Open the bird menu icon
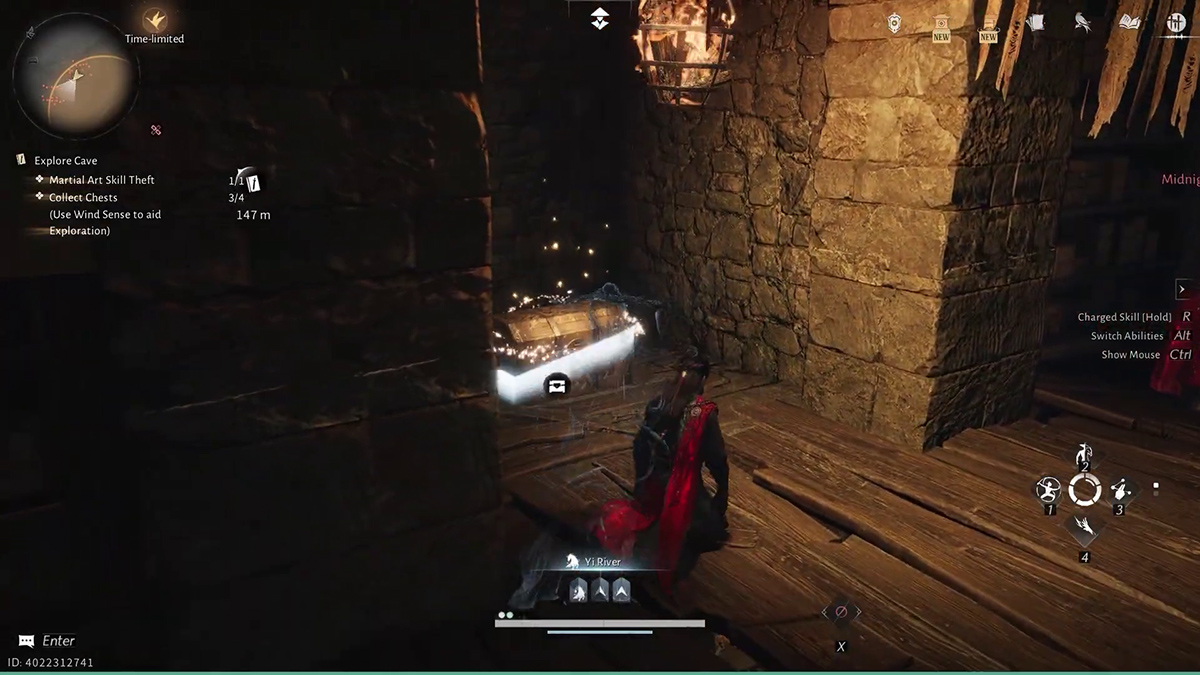The width and height of the screenshot is (1200, 675). pos(1082,22)
